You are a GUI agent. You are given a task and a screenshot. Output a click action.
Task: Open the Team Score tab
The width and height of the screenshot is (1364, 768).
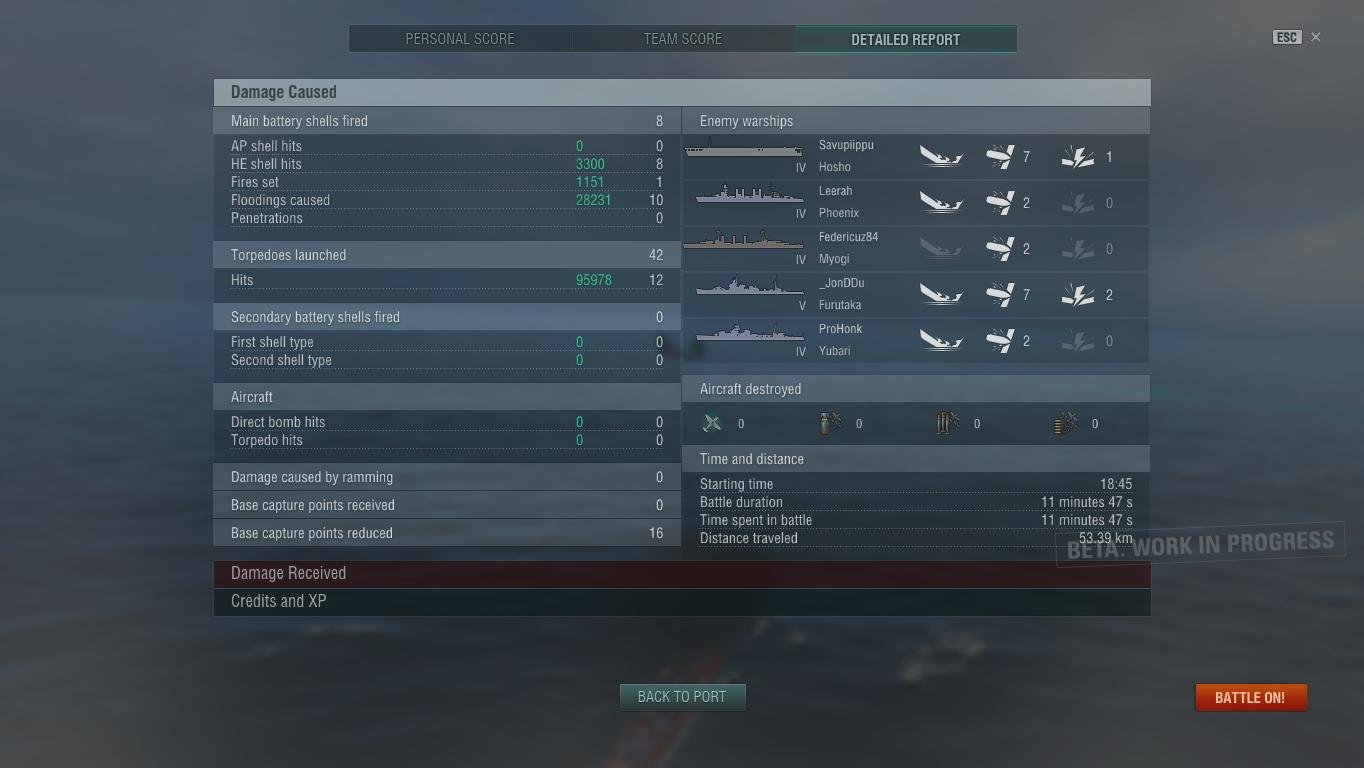[x=683, y=39]
